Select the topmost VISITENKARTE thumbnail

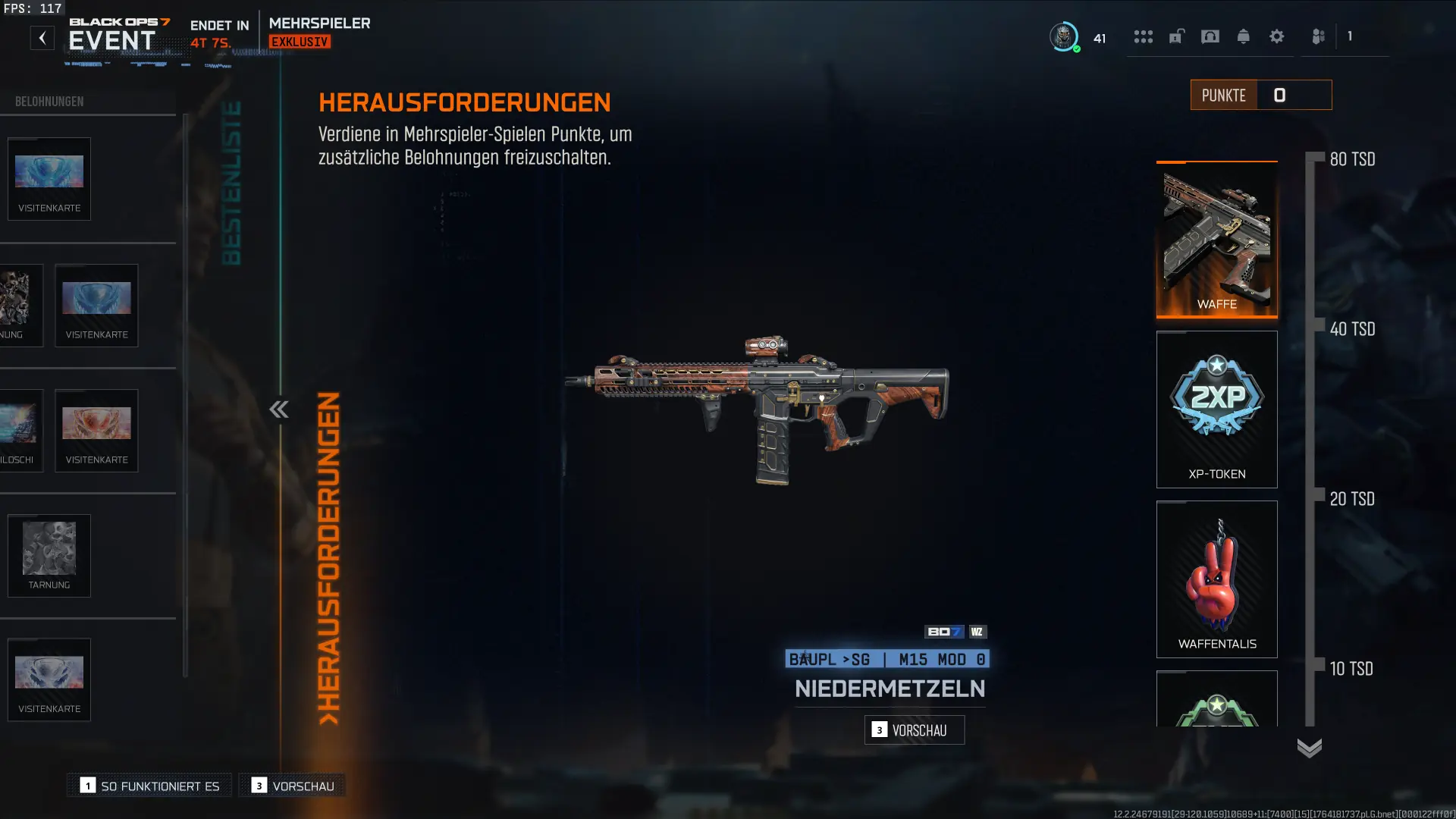click(x=49, y=179)
